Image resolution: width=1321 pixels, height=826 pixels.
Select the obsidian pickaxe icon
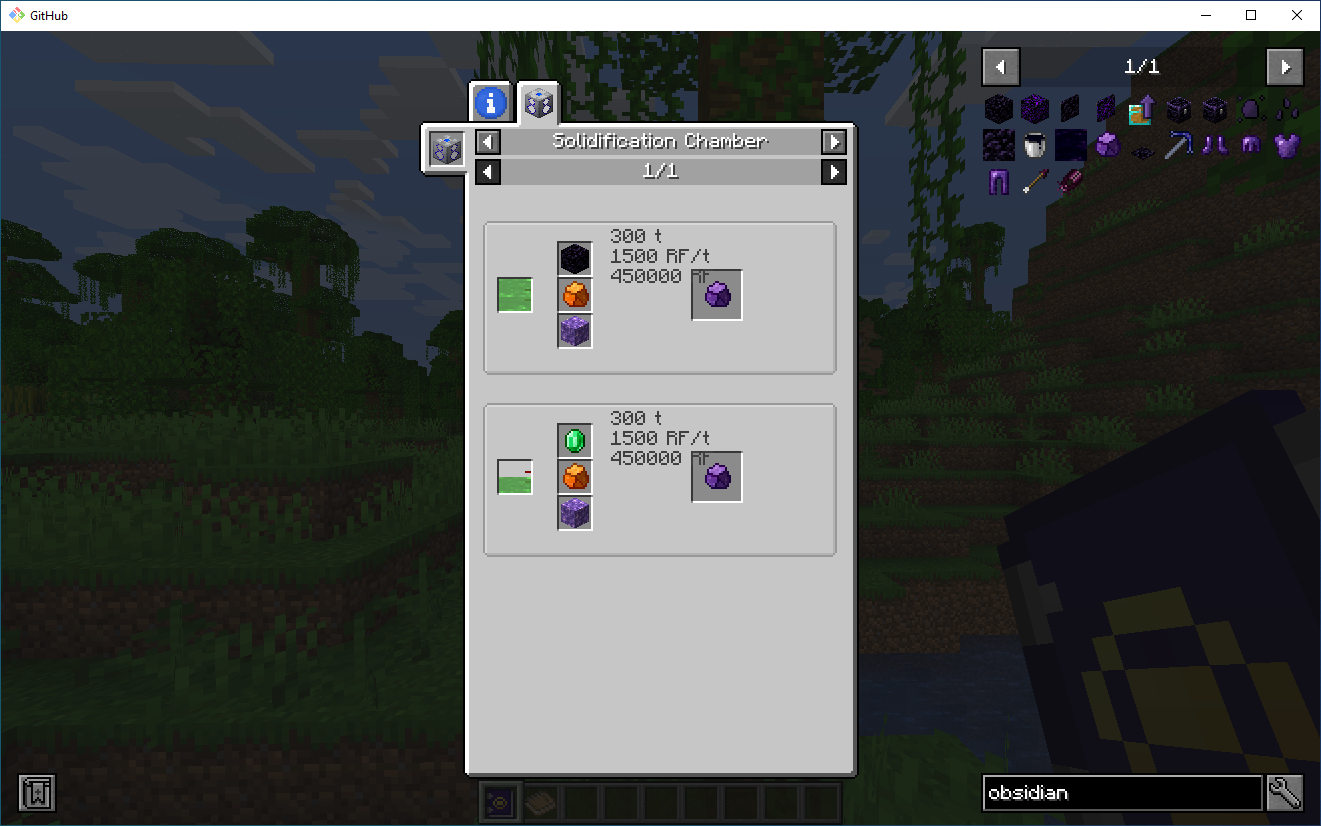1178,144
